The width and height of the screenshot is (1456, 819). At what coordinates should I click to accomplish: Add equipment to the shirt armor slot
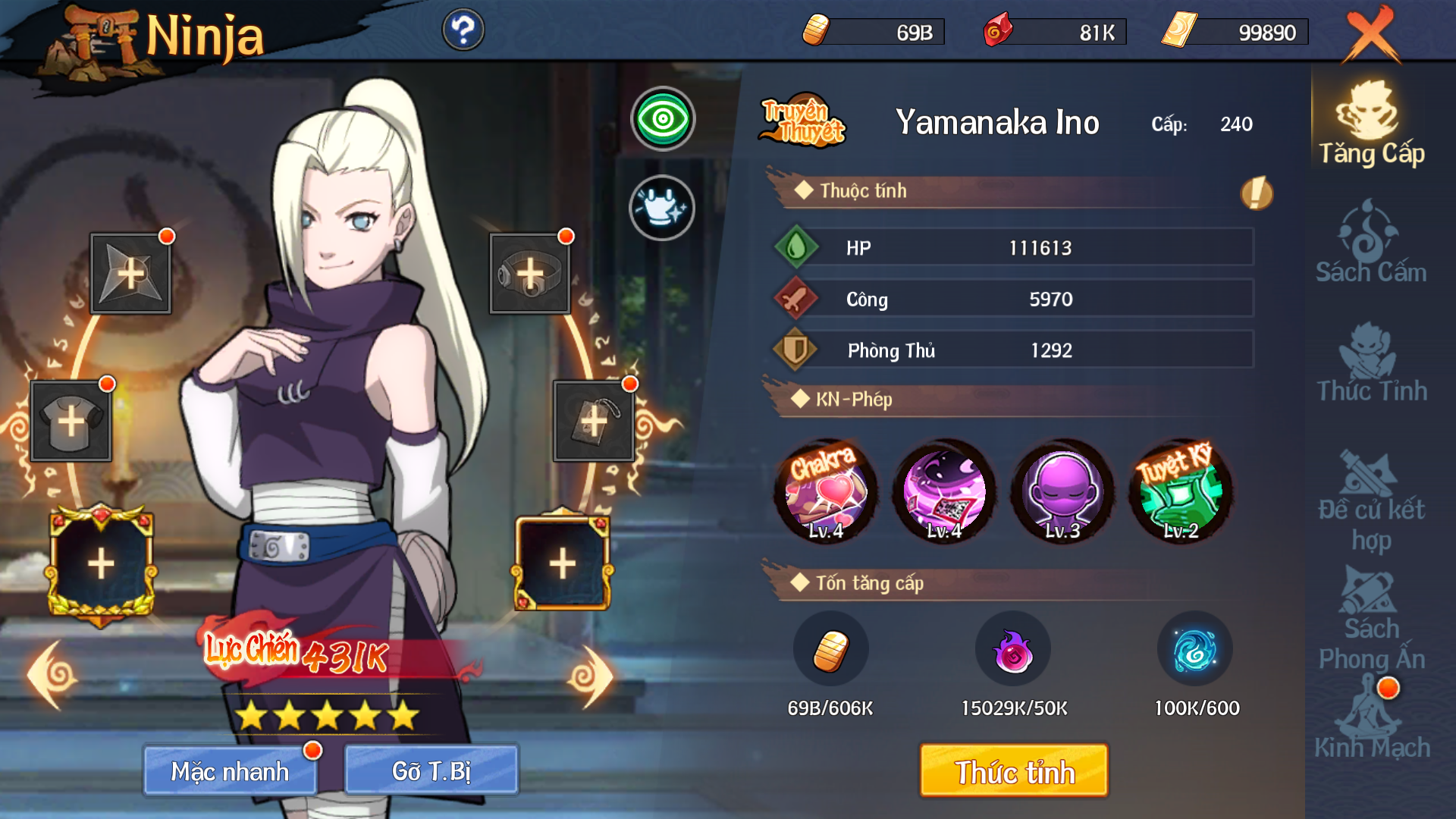[x=71, y=421]
